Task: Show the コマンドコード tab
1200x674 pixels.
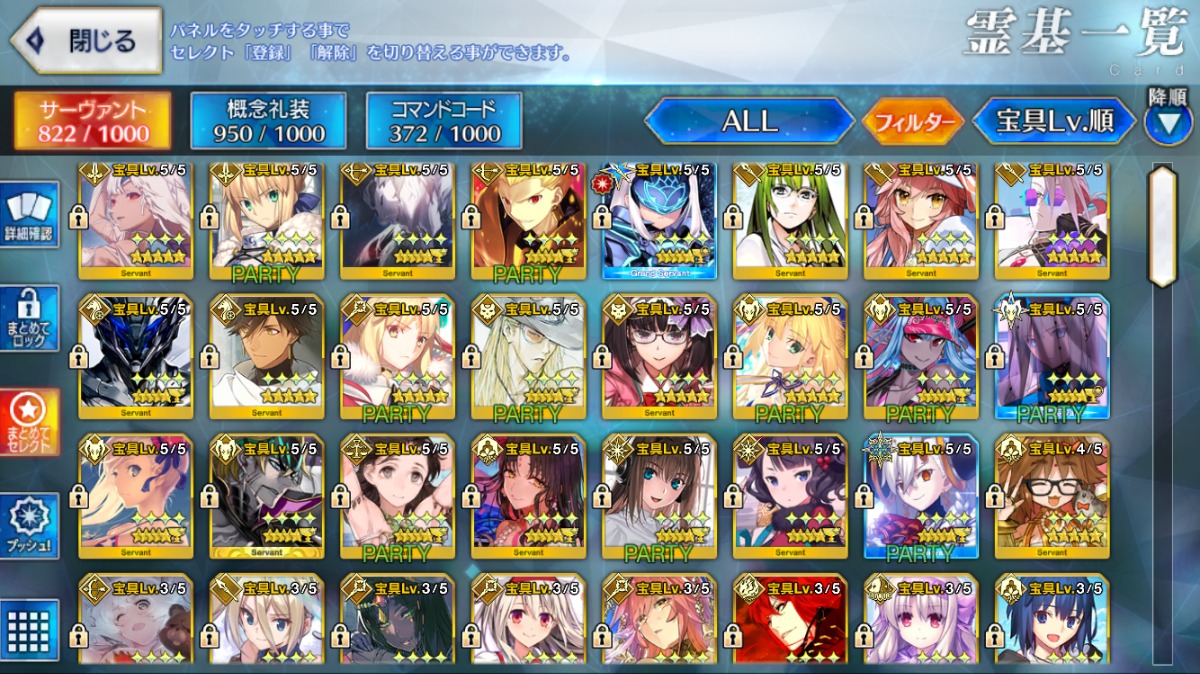Action: tap(444, 122)
